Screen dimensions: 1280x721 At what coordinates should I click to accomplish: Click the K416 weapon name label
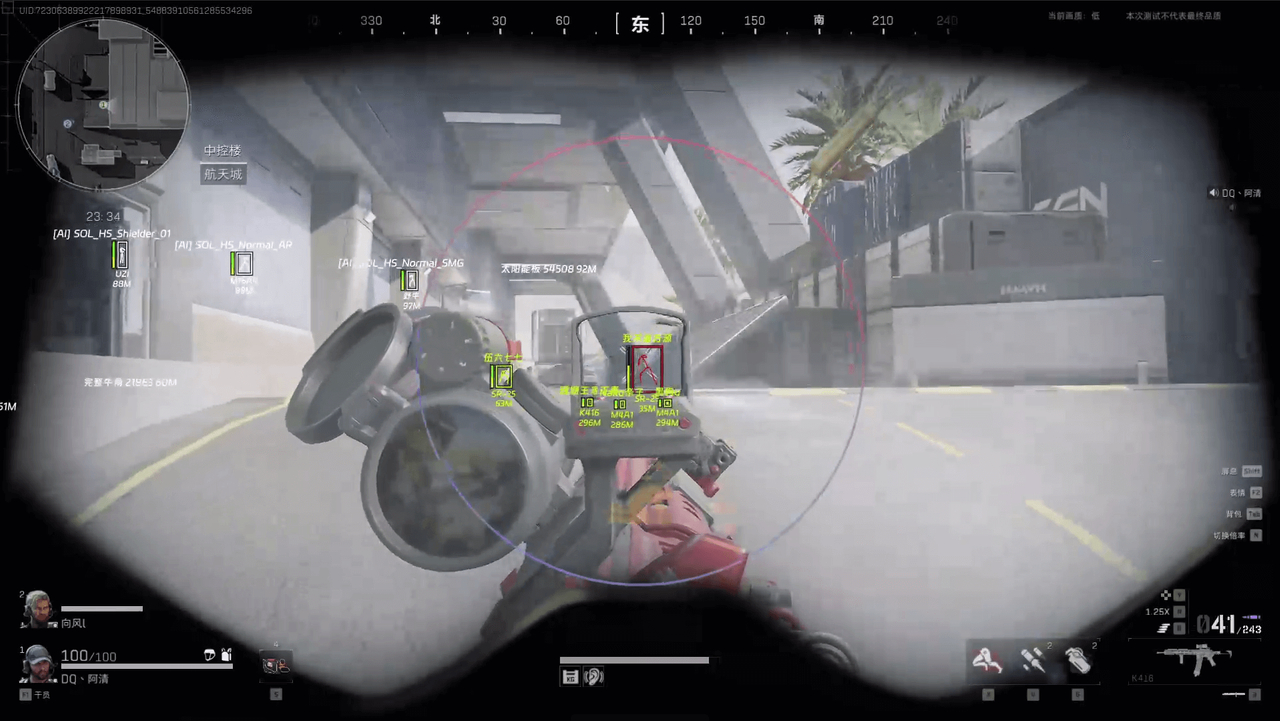(x=1142, y=677)
